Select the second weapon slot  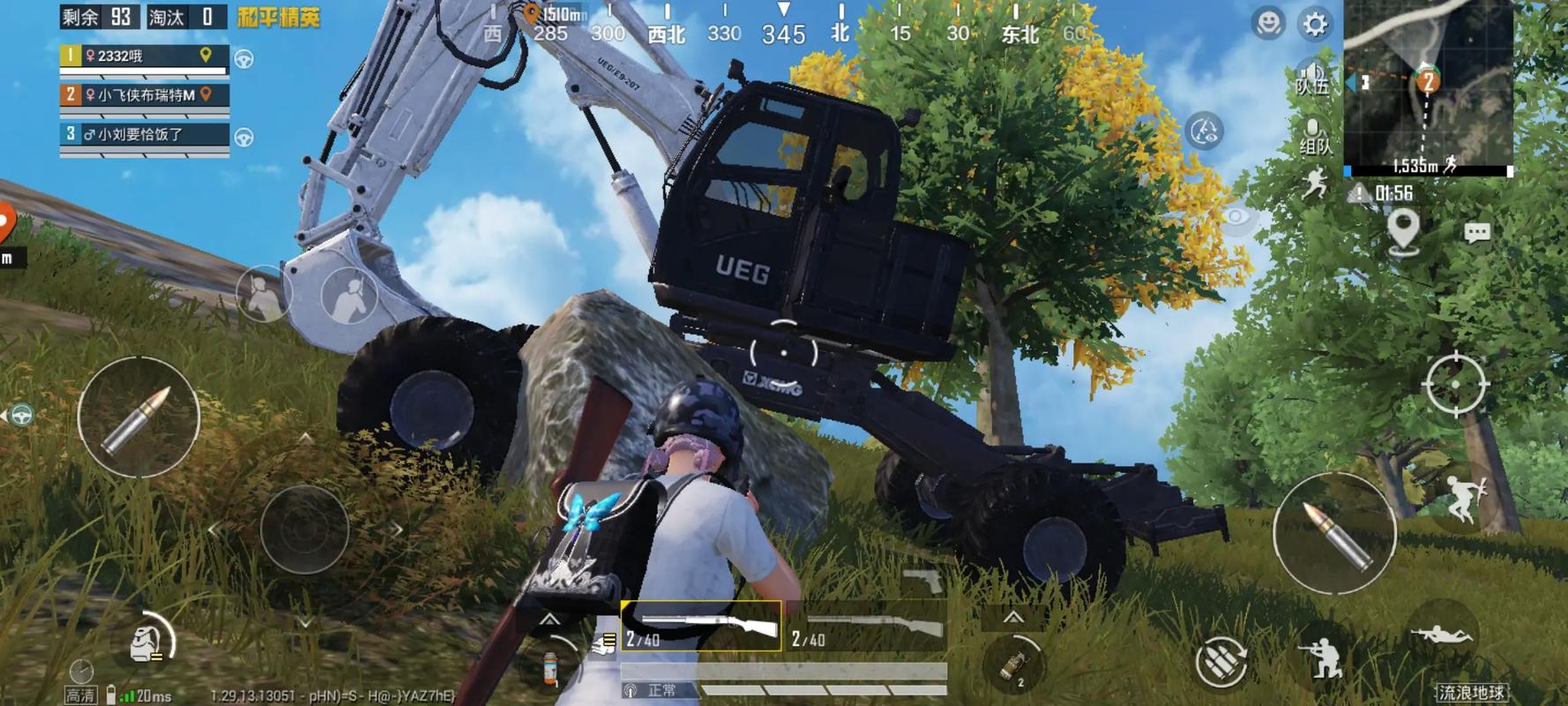point(867,627)
